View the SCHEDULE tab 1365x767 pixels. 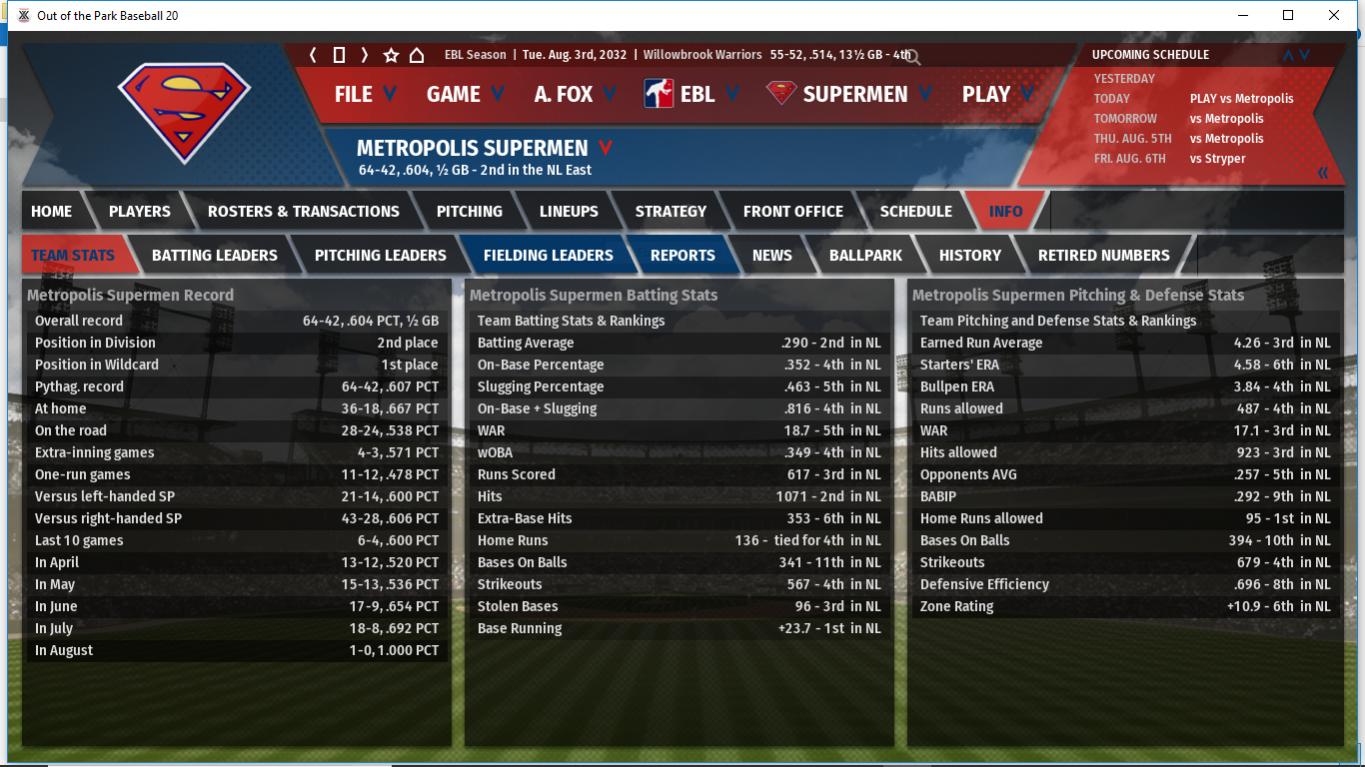pos(915,211)
